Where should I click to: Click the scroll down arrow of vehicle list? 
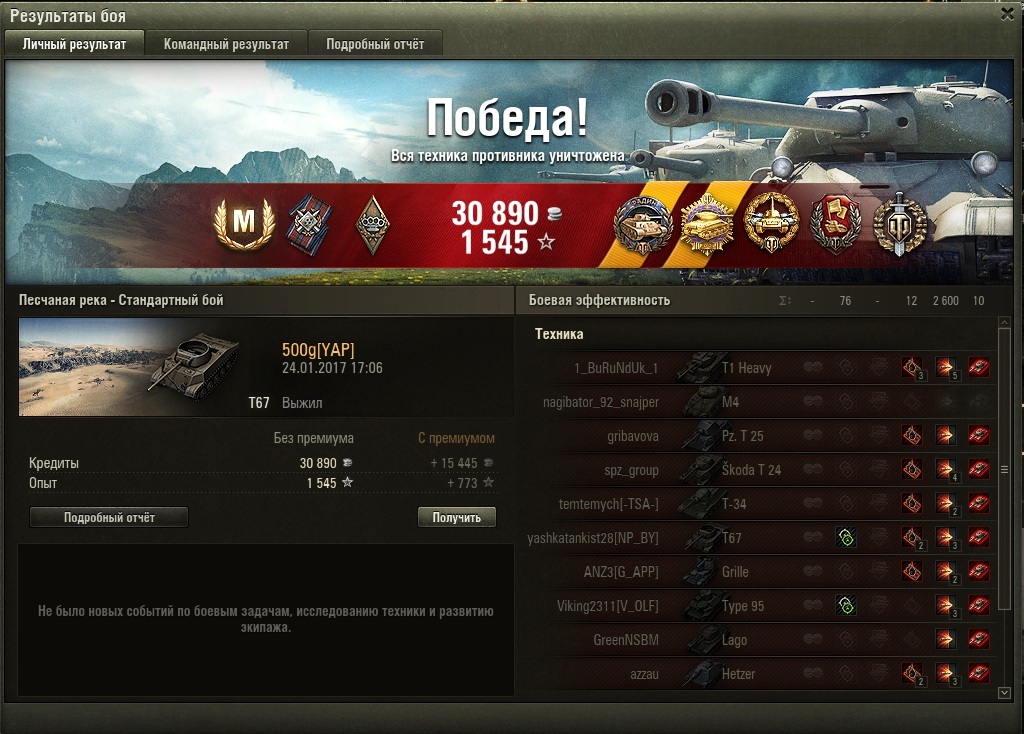pyautogui.click(x=1005, y=691)
